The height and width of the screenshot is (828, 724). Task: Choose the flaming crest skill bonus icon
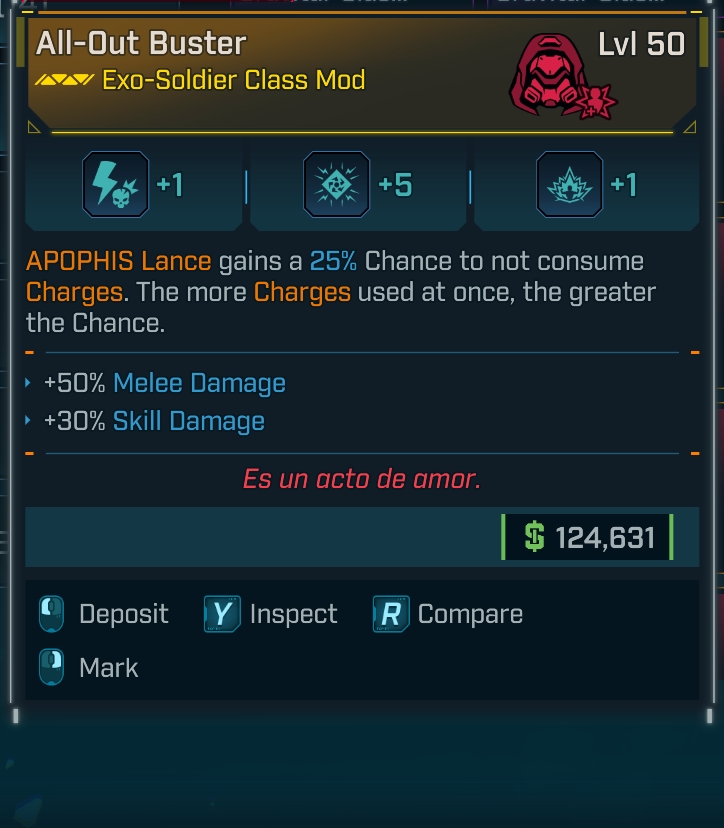pyautogui.click(x=570, y=185)
